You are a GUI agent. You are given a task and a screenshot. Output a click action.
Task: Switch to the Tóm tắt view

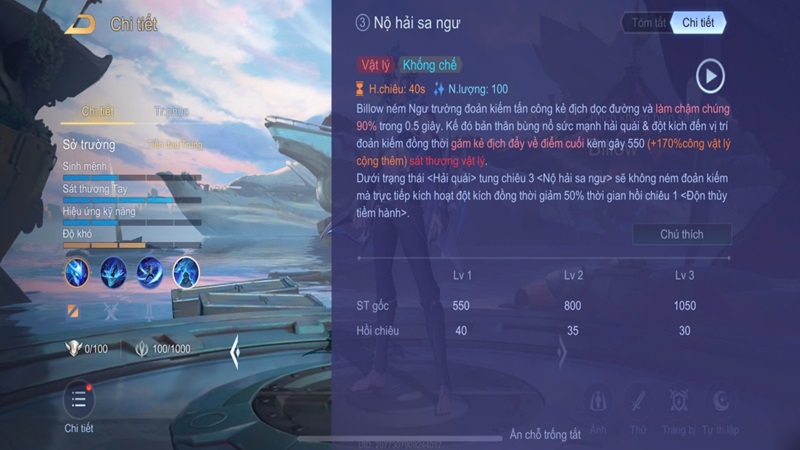pyautogui.click(x=645, y=22)
